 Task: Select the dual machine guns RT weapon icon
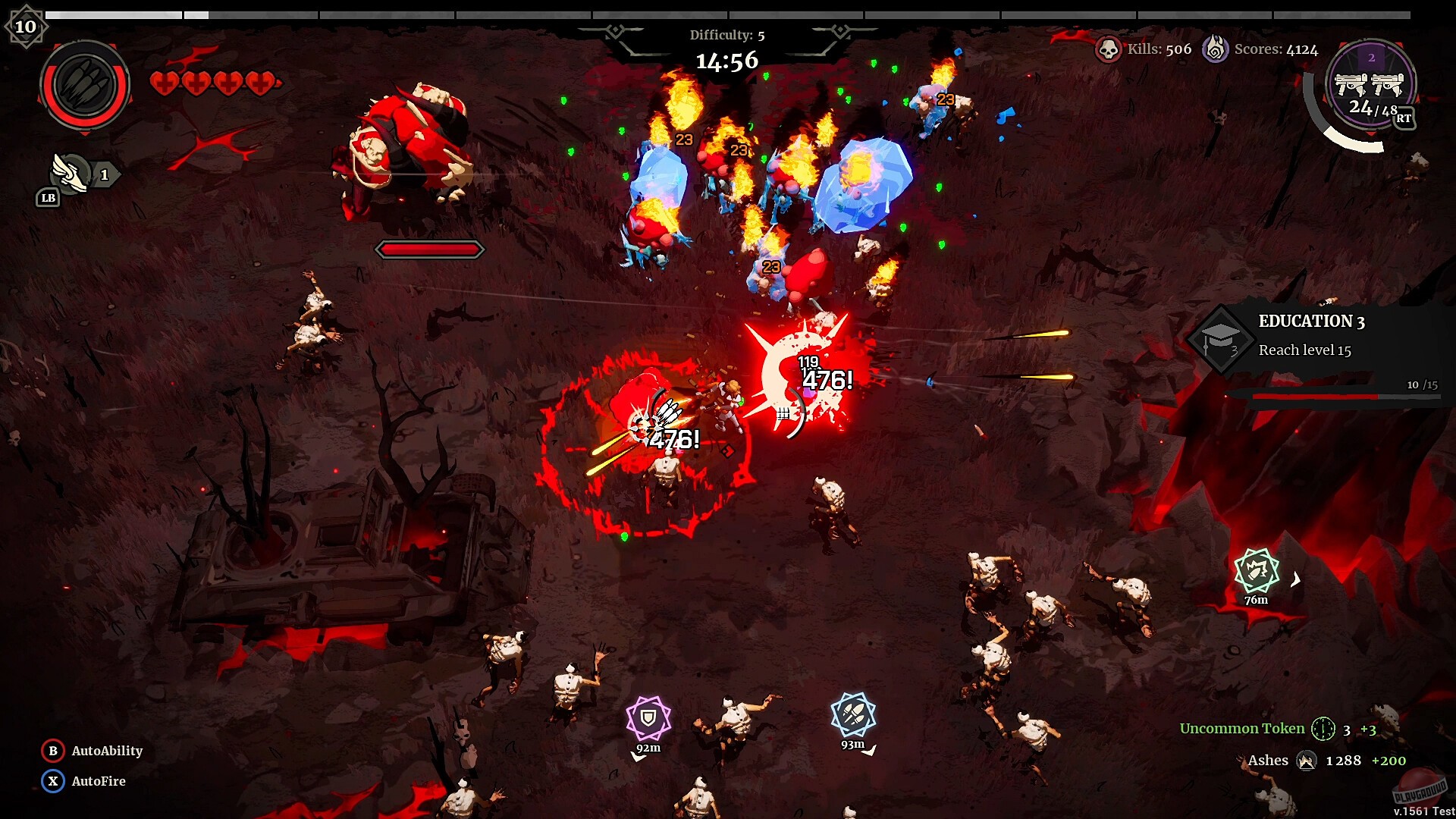pyautogui.click(x=1371, y=86)
